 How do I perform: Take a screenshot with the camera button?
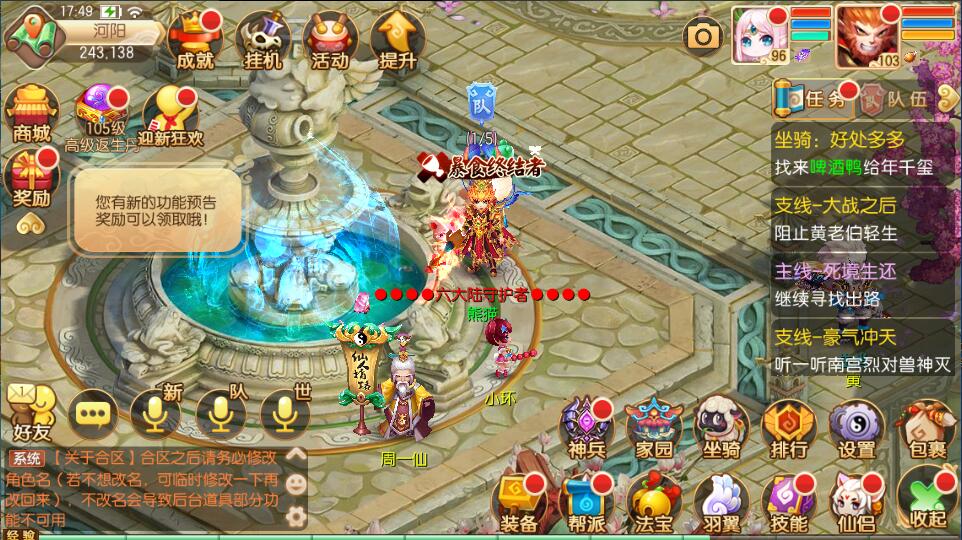click(x=703, y=38)
